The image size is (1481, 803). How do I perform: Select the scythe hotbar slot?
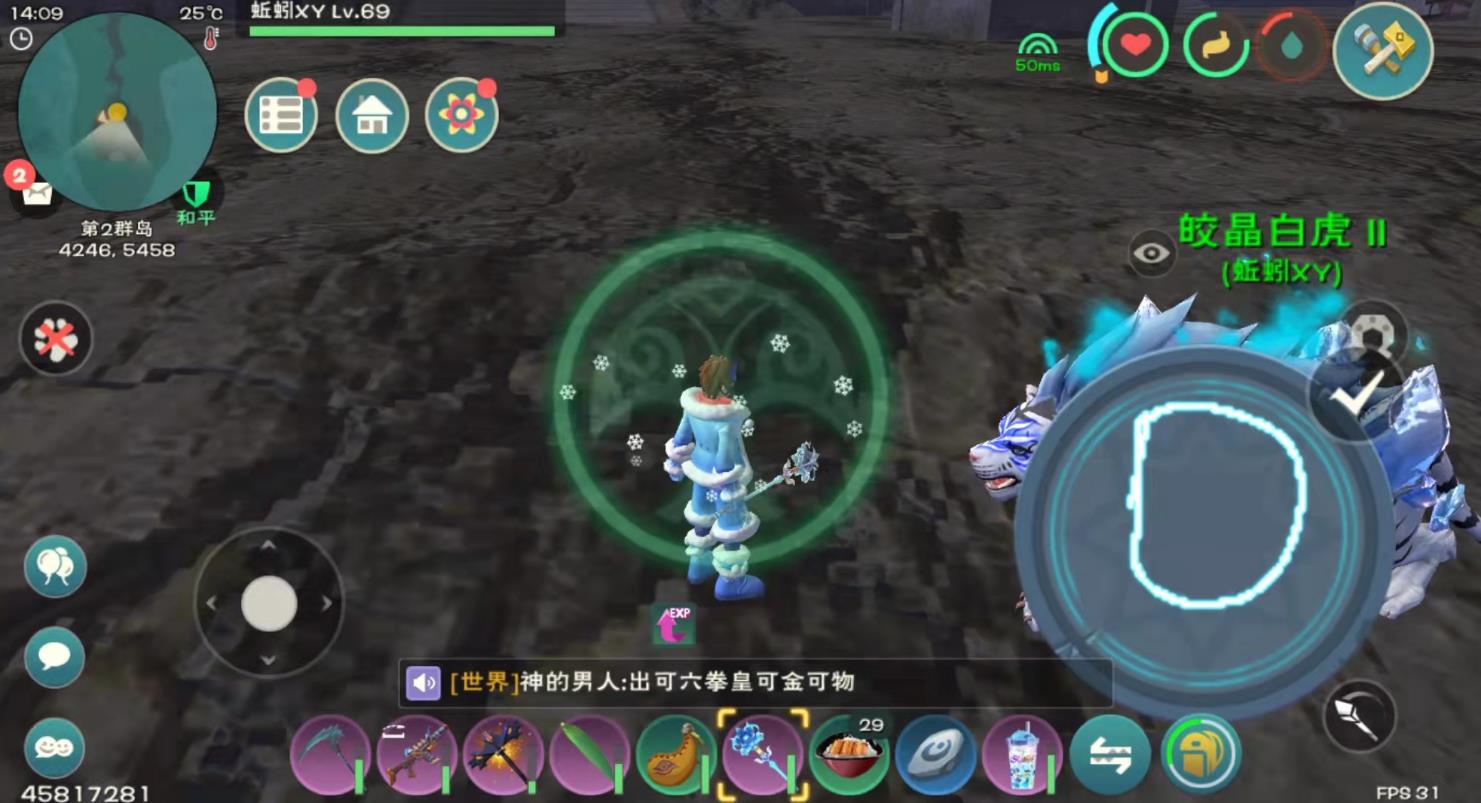(330, 755)
